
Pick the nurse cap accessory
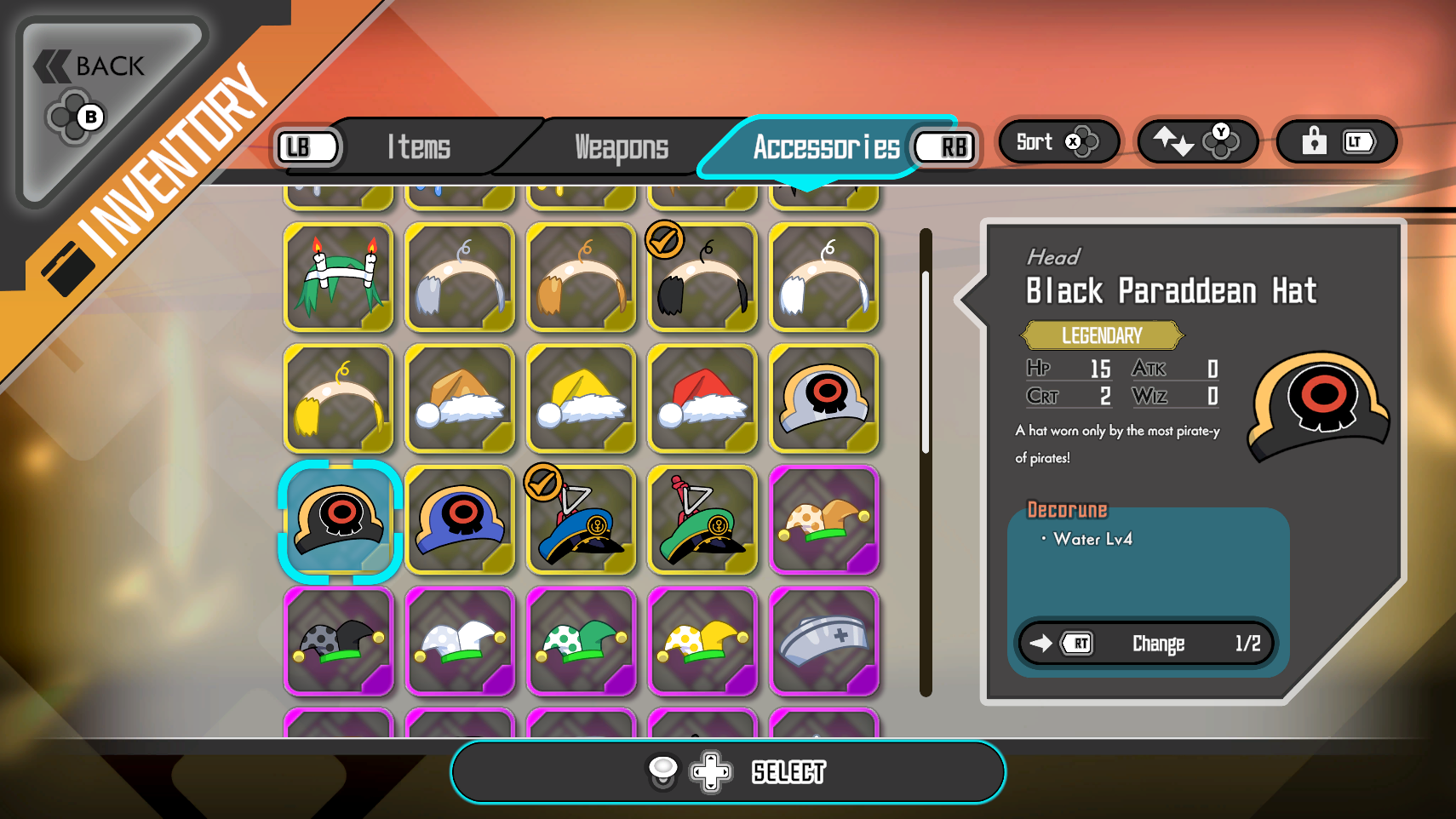point(823,641)
